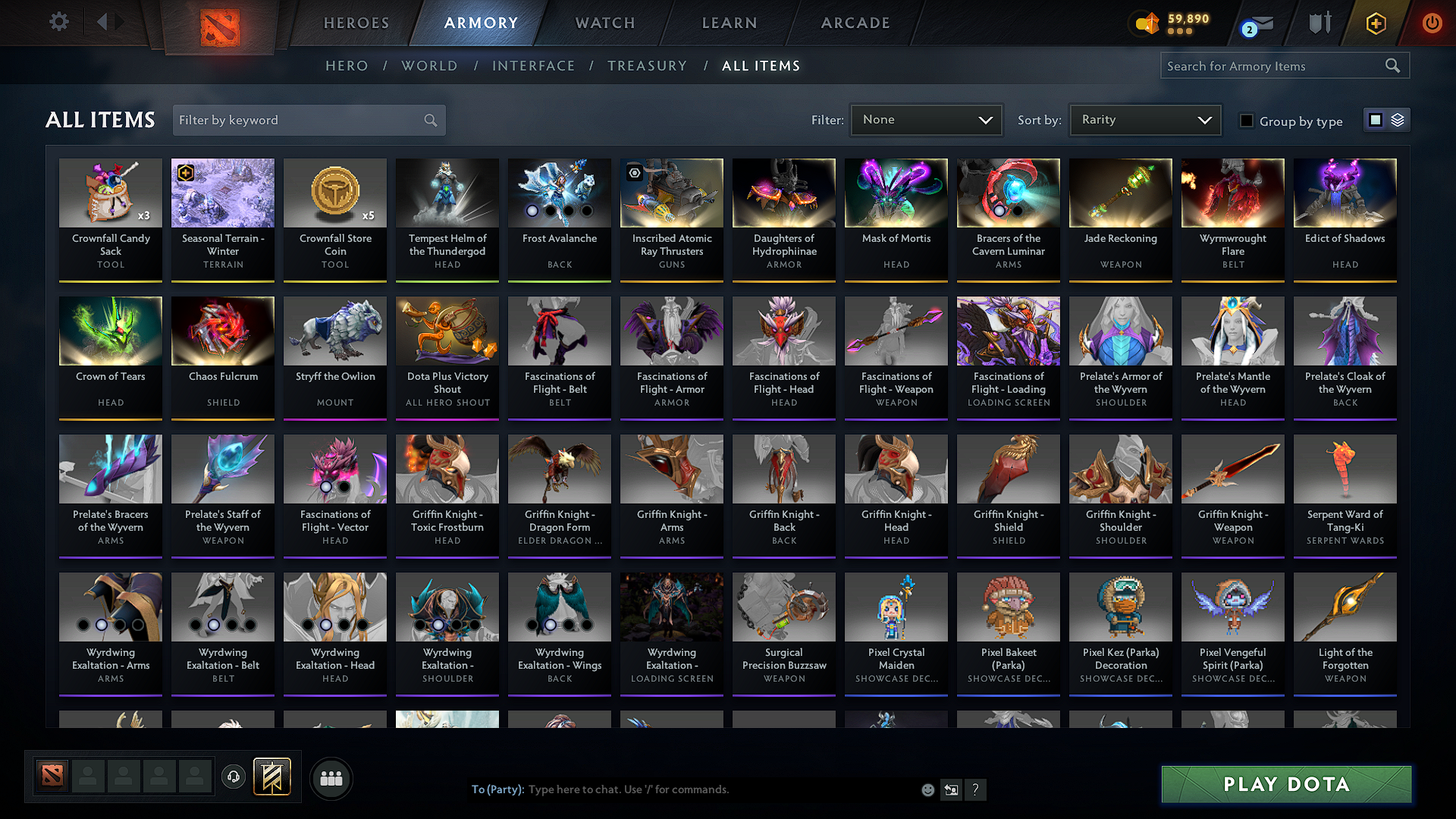
Task: Open the voice chat headset icon
Action: (233, 777)
